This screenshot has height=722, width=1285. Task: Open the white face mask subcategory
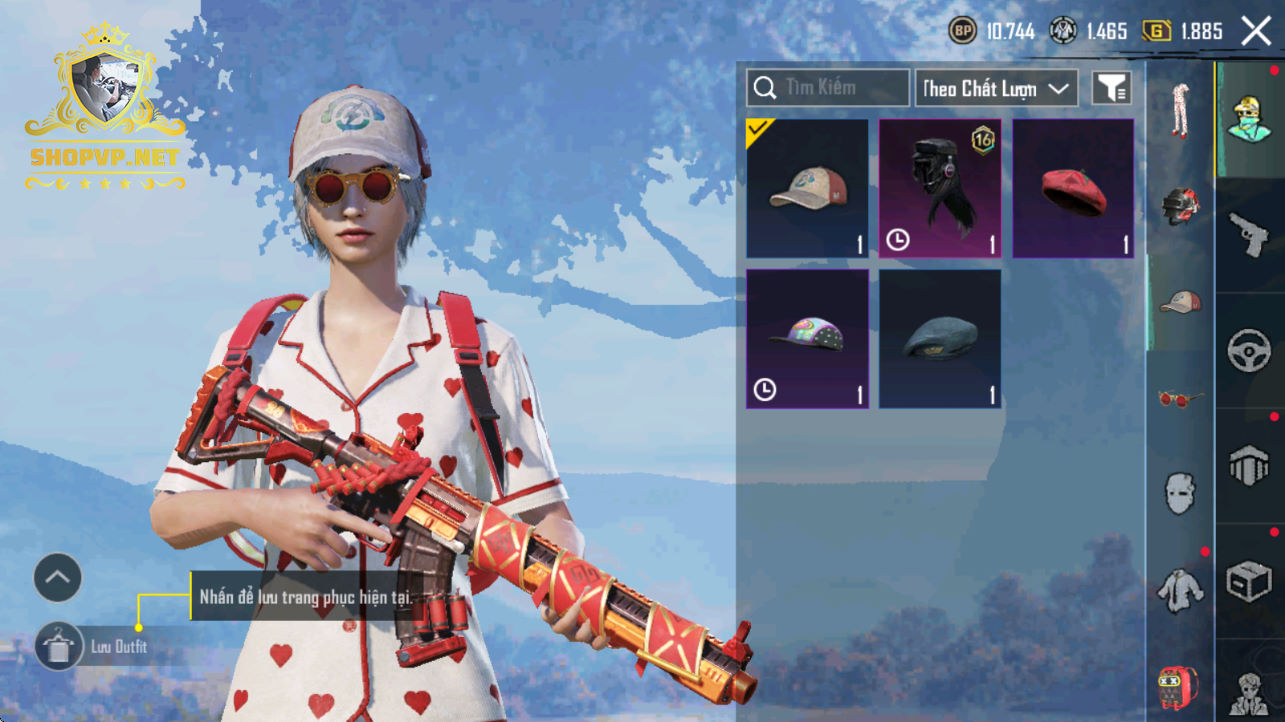1180,493
